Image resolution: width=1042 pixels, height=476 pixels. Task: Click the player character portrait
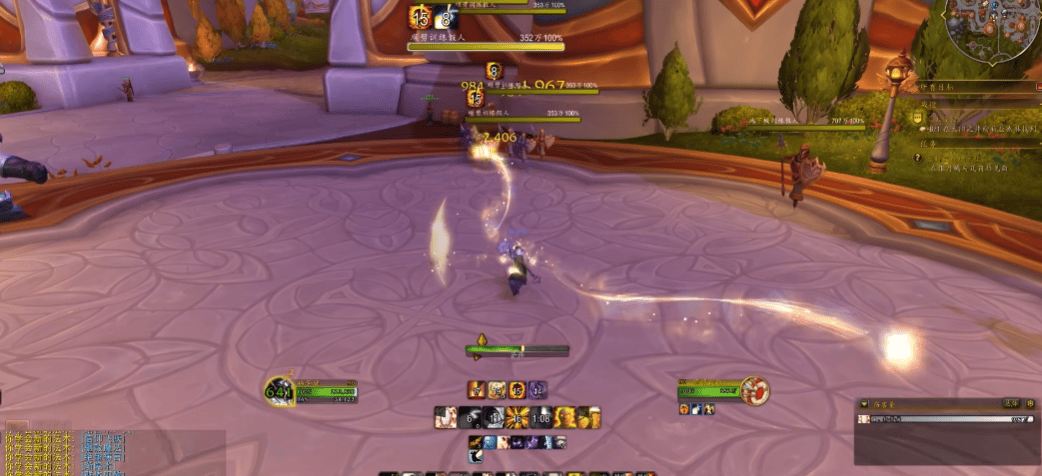tap(278, 390)
